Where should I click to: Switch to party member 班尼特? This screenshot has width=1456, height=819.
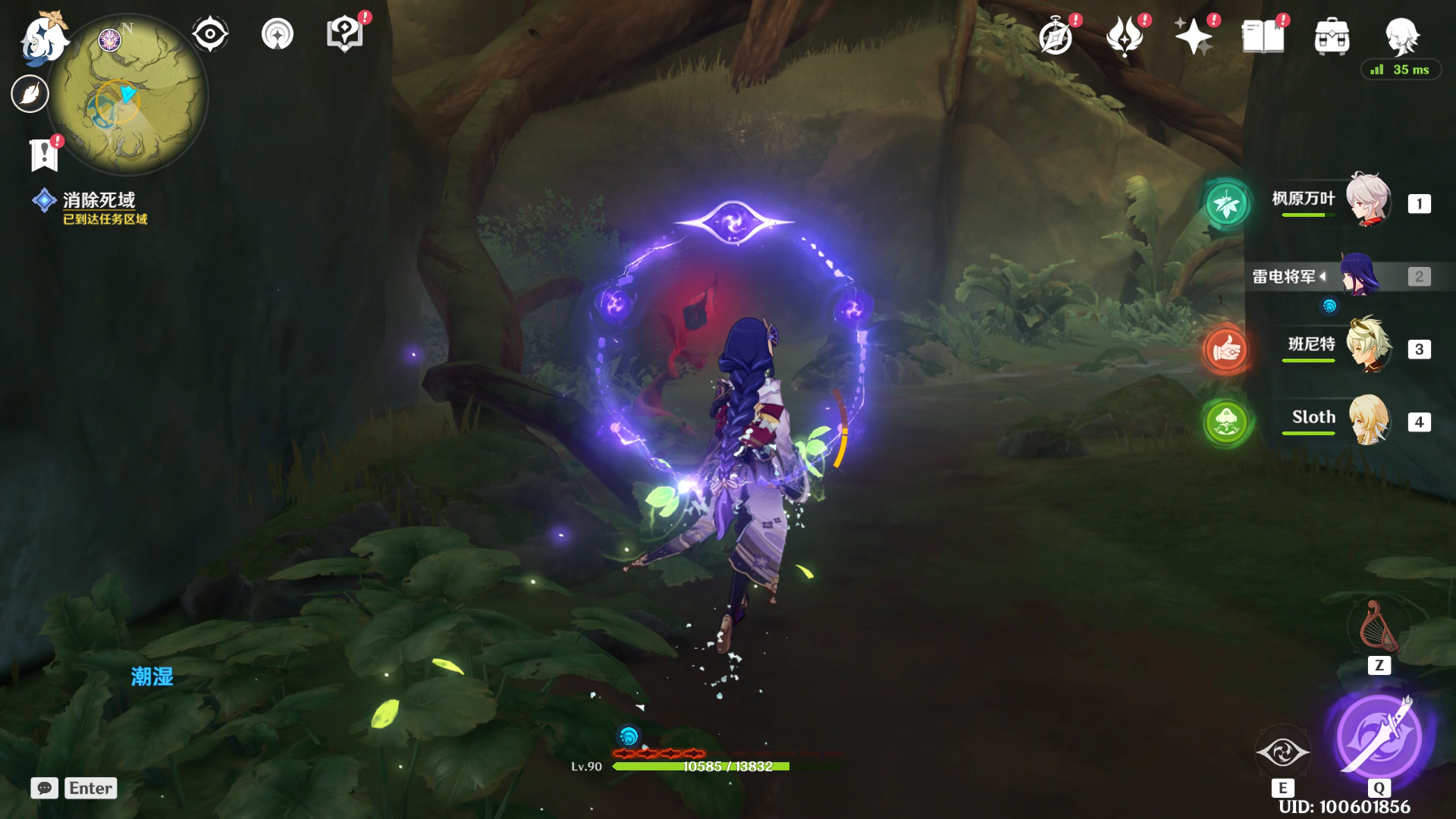1367,347
